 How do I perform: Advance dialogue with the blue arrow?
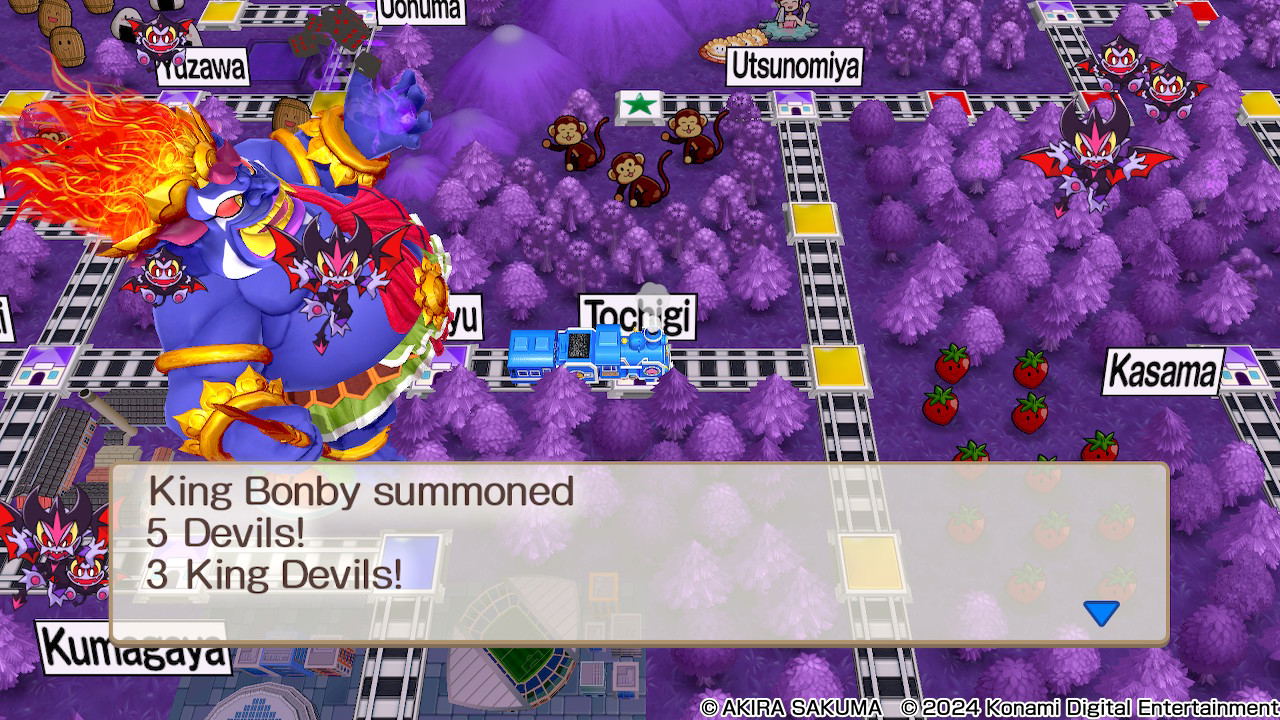click(1101, 612)
